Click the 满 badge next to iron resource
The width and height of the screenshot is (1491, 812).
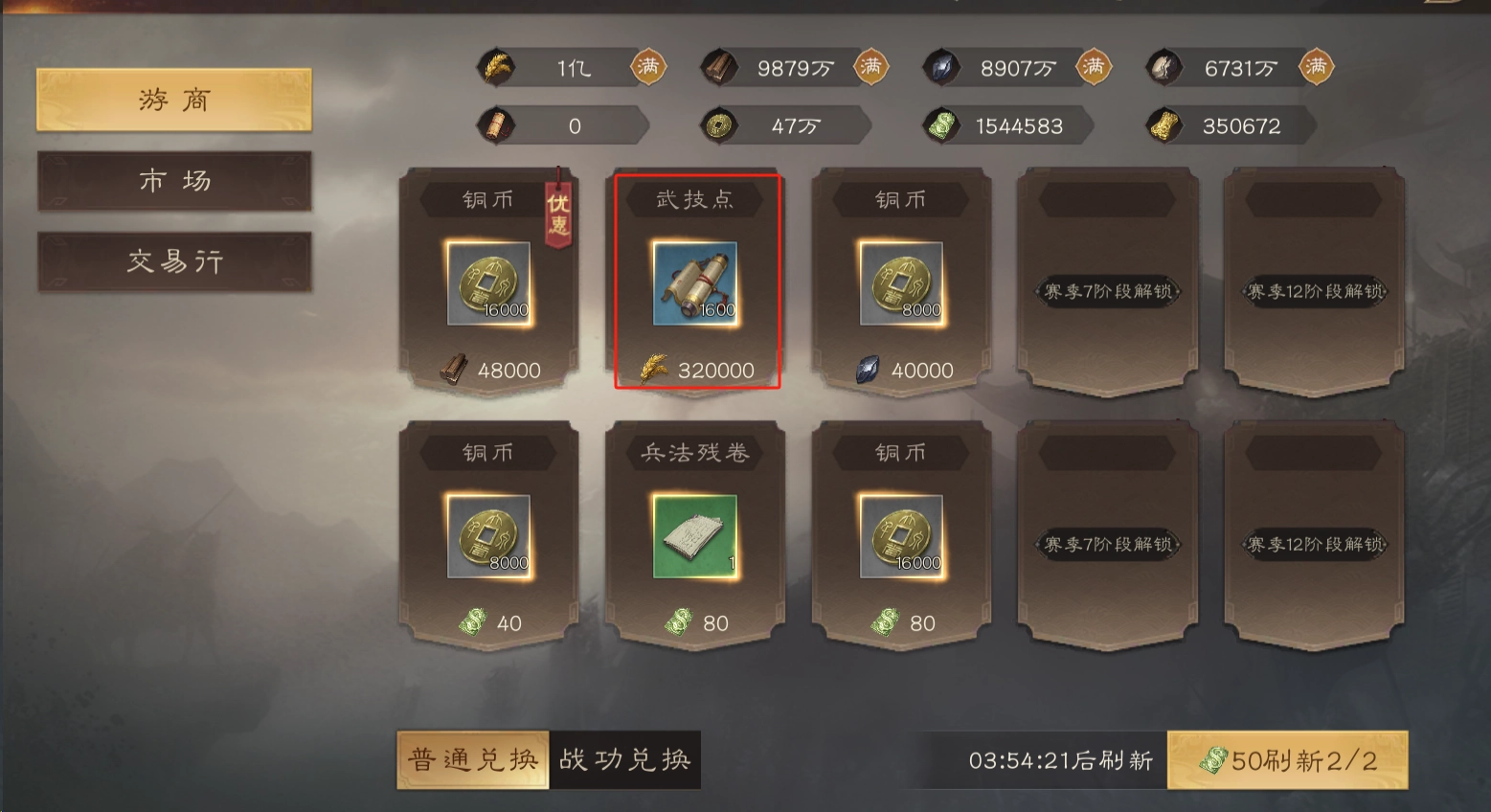pos(1316,67)
